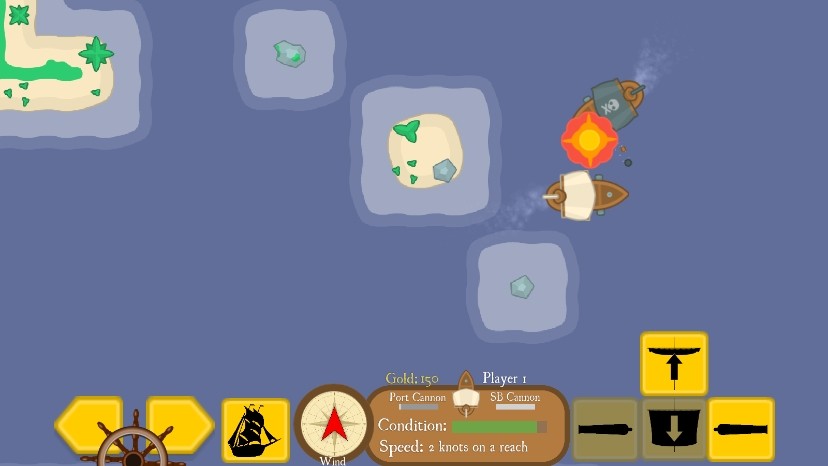
Task: Lower the sail with the down-arrow button
Action: 674,429
